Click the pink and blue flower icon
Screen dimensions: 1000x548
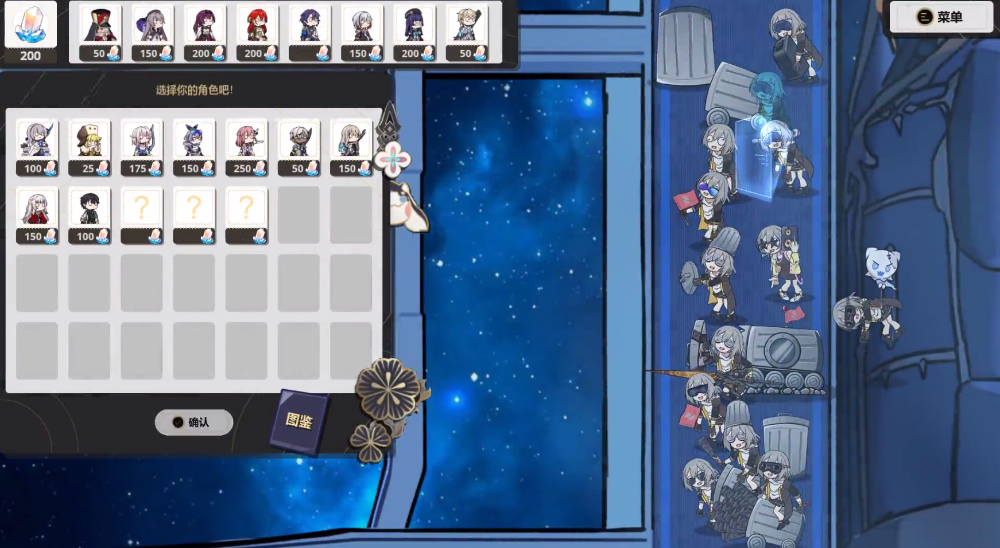[x=395, y=158]
